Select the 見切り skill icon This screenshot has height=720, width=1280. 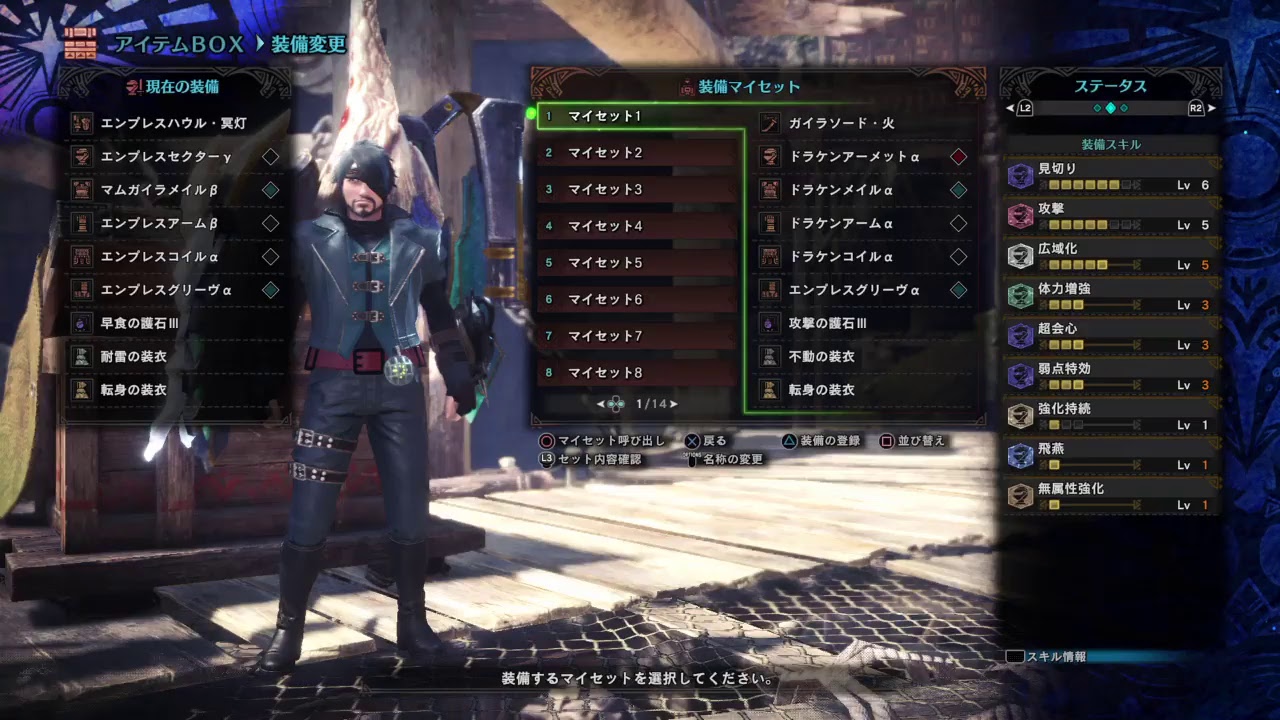[1021, 177]
